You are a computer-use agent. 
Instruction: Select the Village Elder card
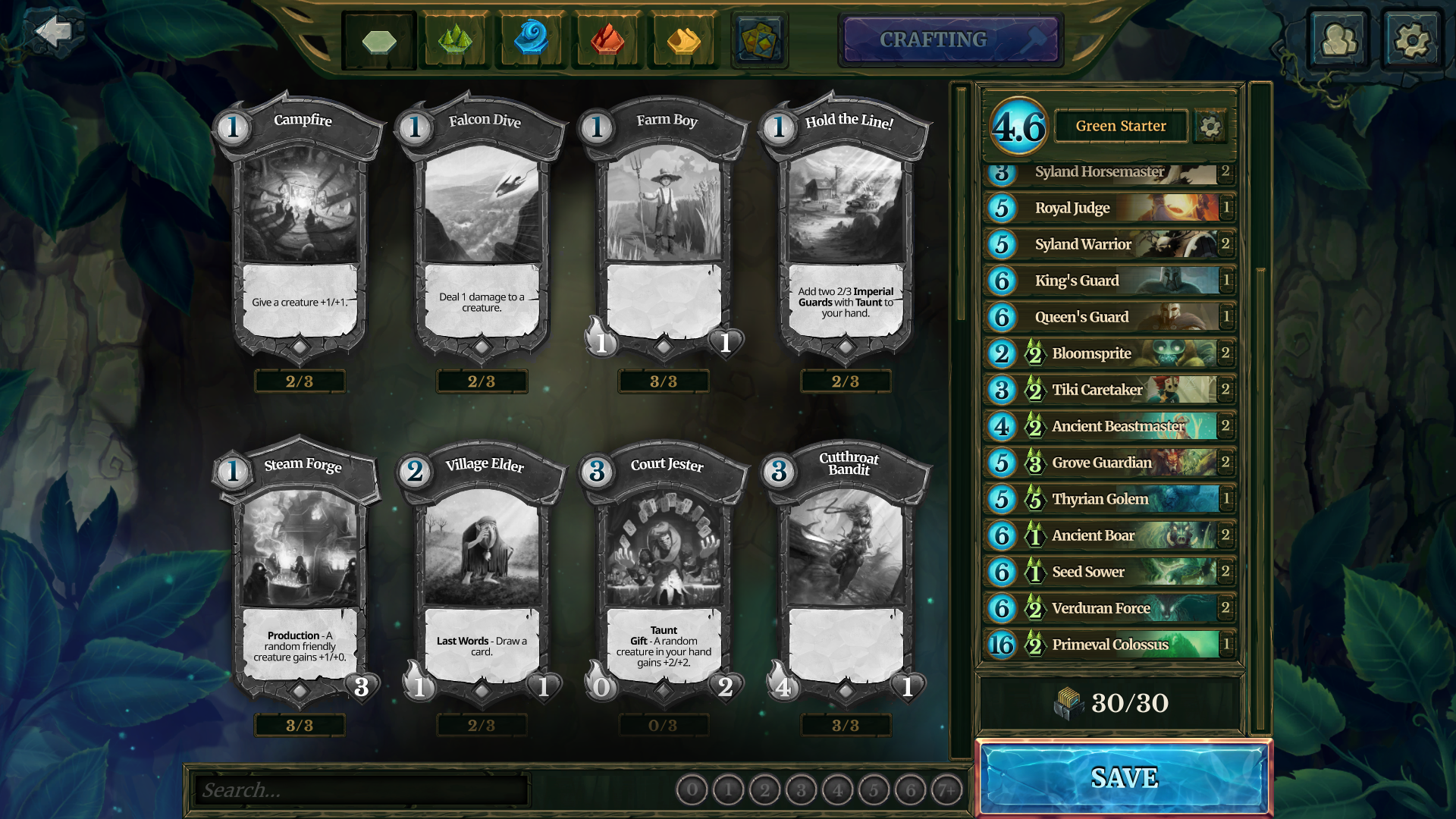(x=482, y=573)
